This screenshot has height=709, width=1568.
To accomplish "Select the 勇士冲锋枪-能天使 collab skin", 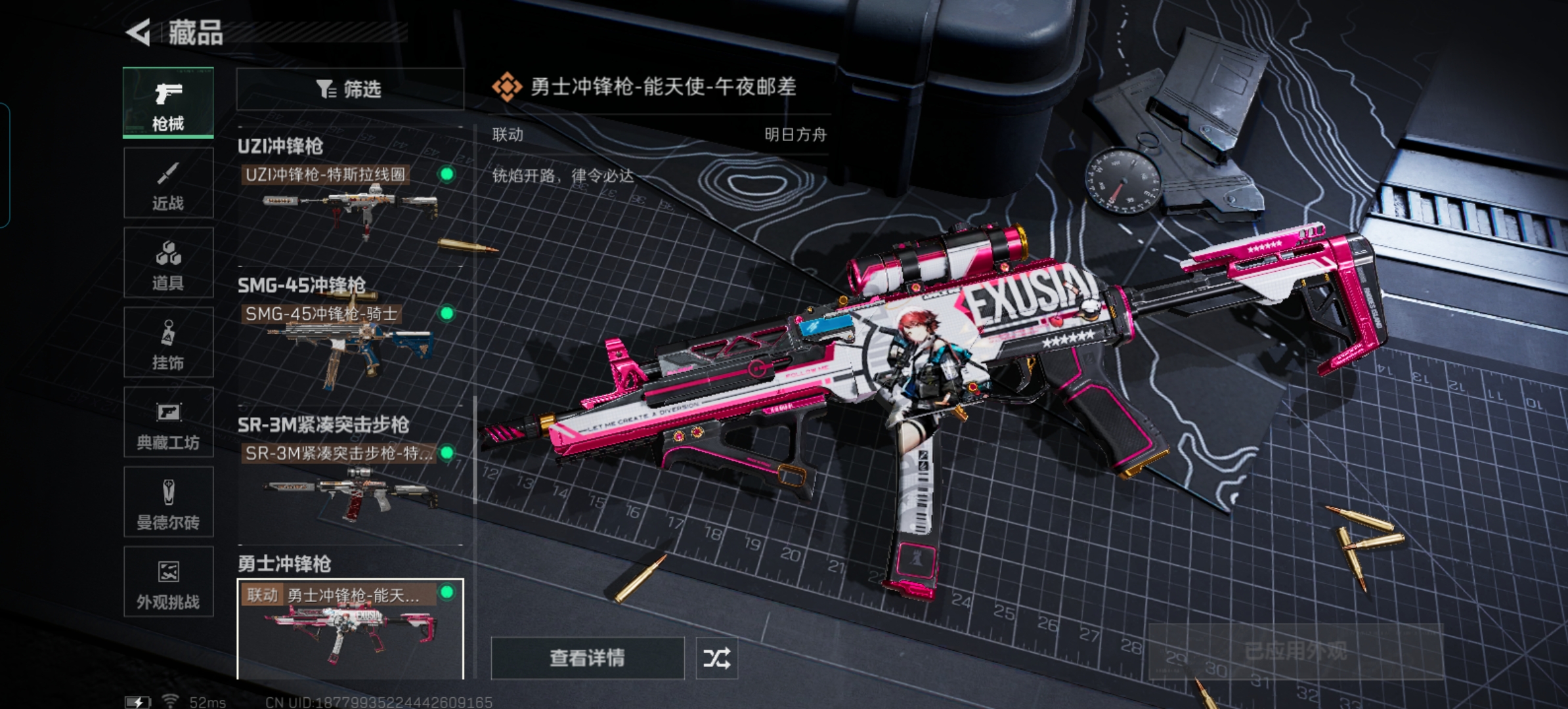I will point(349,628).
